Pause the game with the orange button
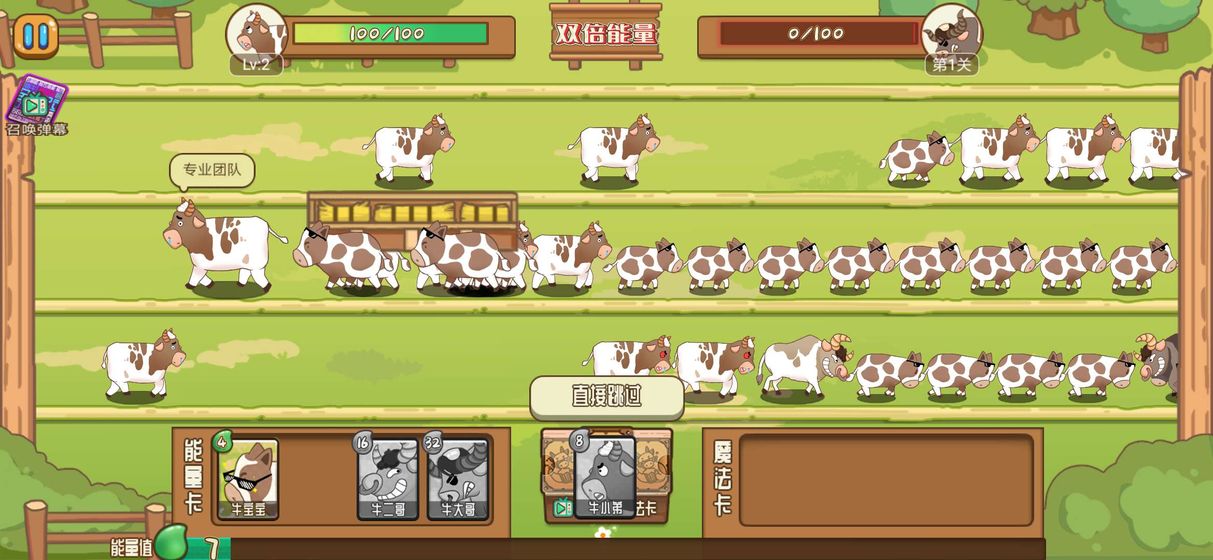1213x560 pixels. click(35, 36)
